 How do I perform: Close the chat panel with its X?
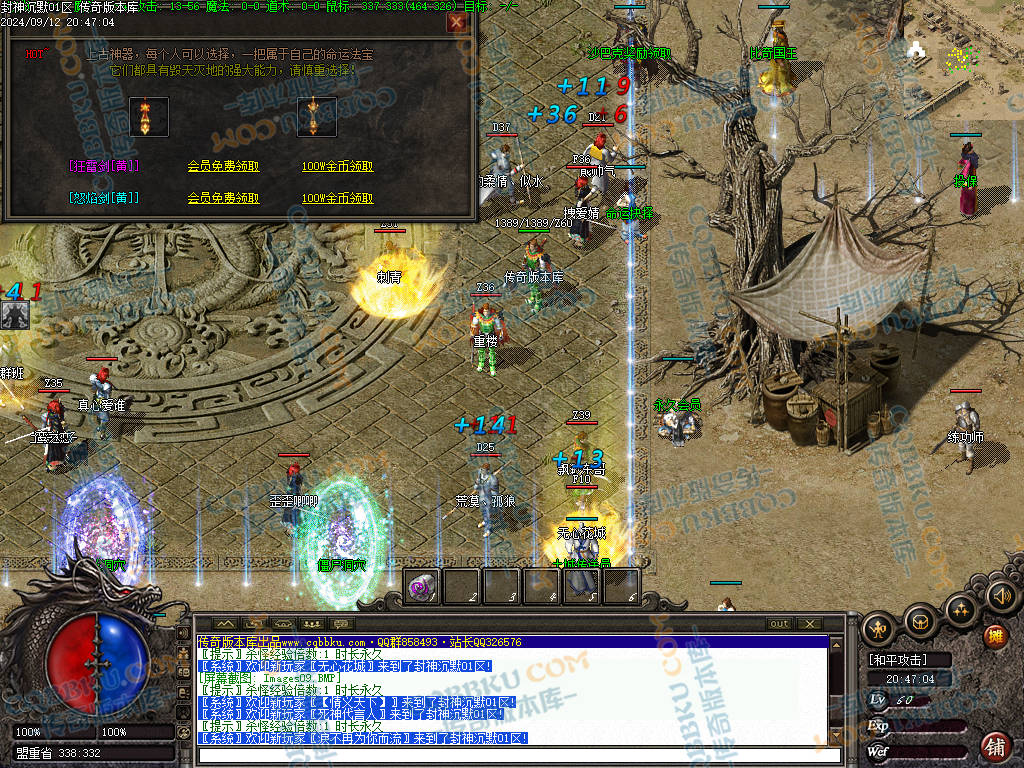(x=808, y=624)
